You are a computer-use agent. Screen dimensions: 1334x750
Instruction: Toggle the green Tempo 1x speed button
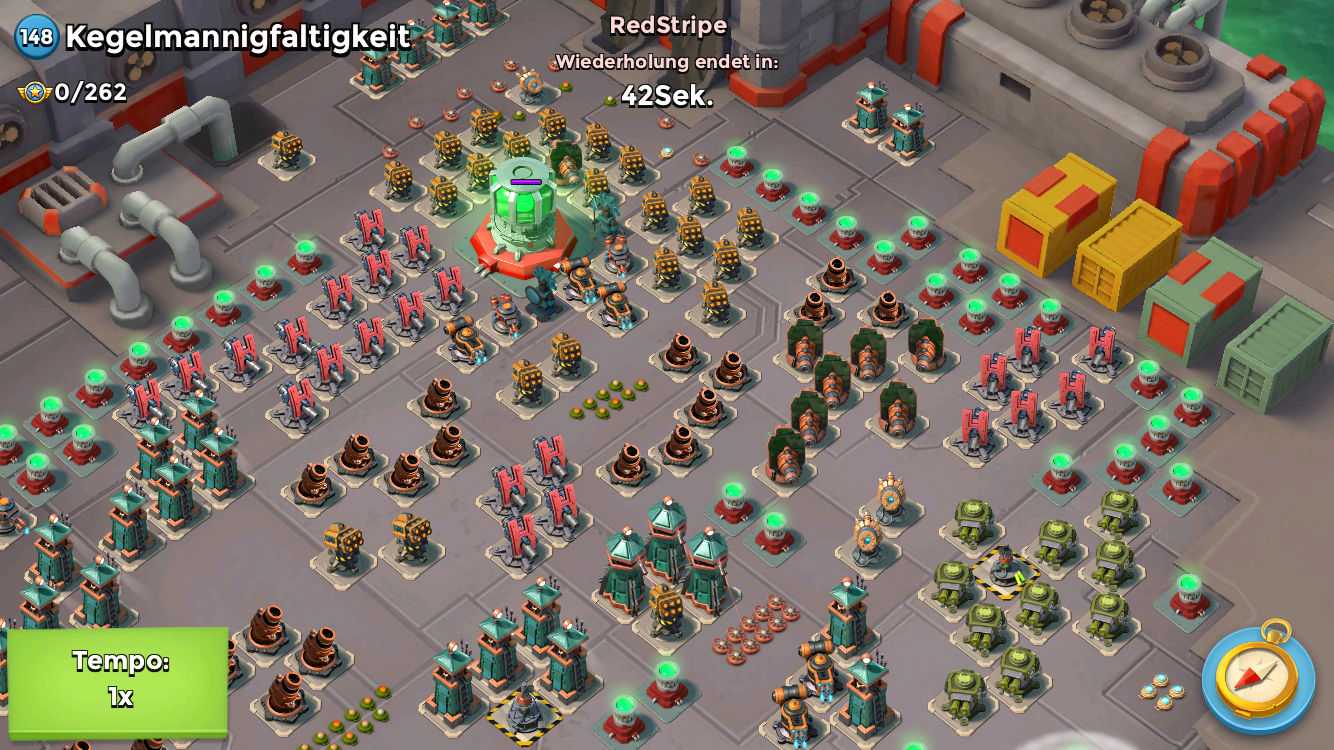(x=118, y=680)
